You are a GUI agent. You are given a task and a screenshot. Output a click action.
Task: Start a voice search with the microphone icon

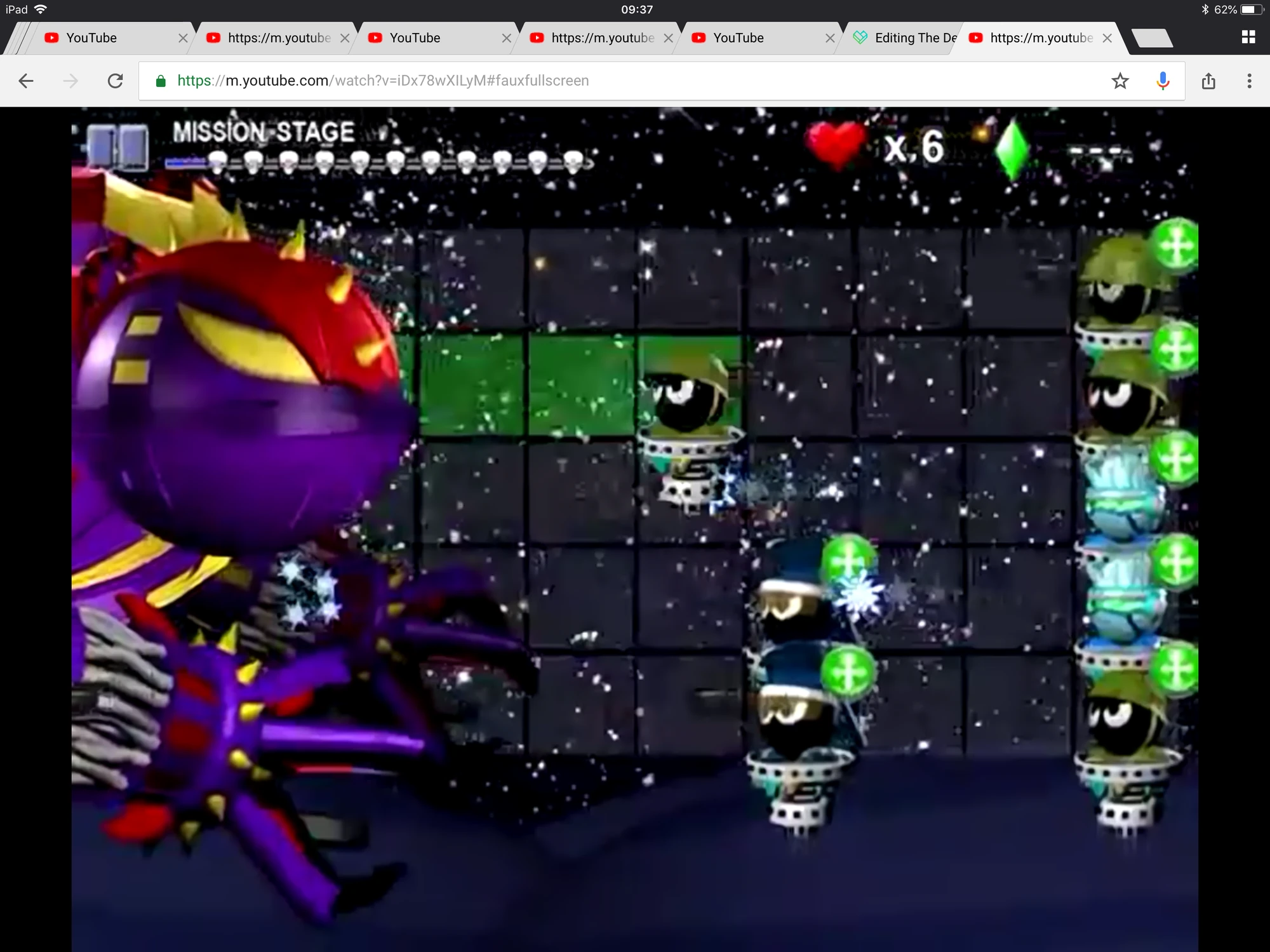click(x=1163, y=81)
